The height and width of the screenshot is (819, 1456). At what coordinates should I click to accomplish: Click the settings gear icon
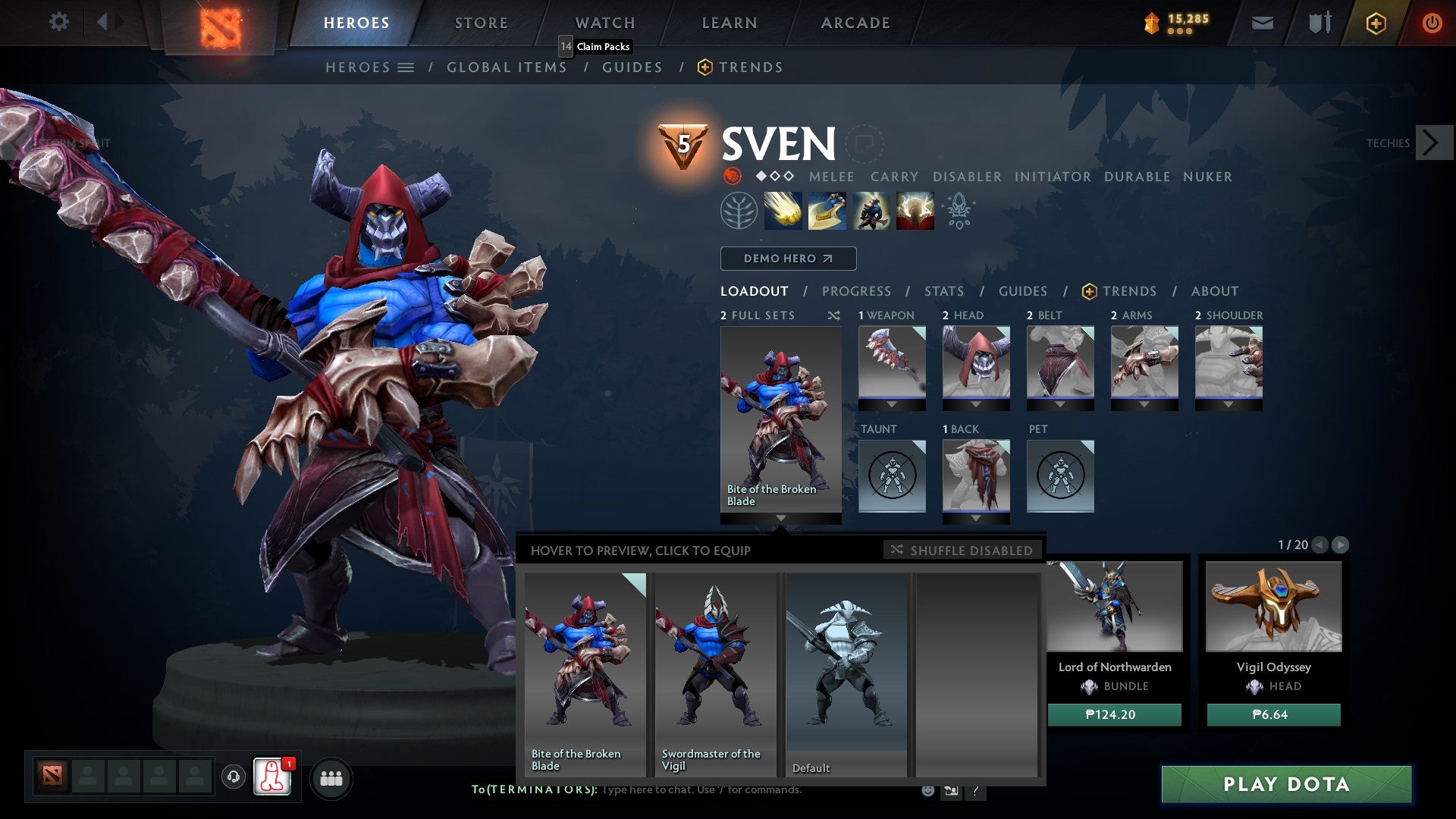click(58, 22)
